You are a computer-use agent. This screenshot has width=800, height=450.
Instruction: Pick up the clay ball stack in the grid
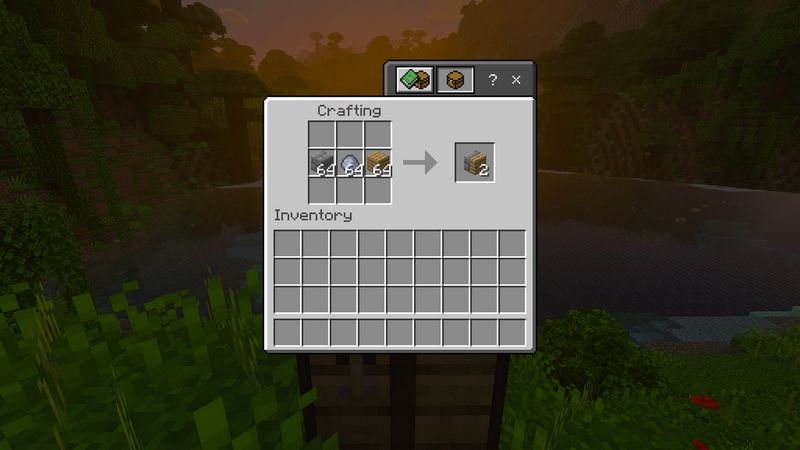tap(349, 164)
